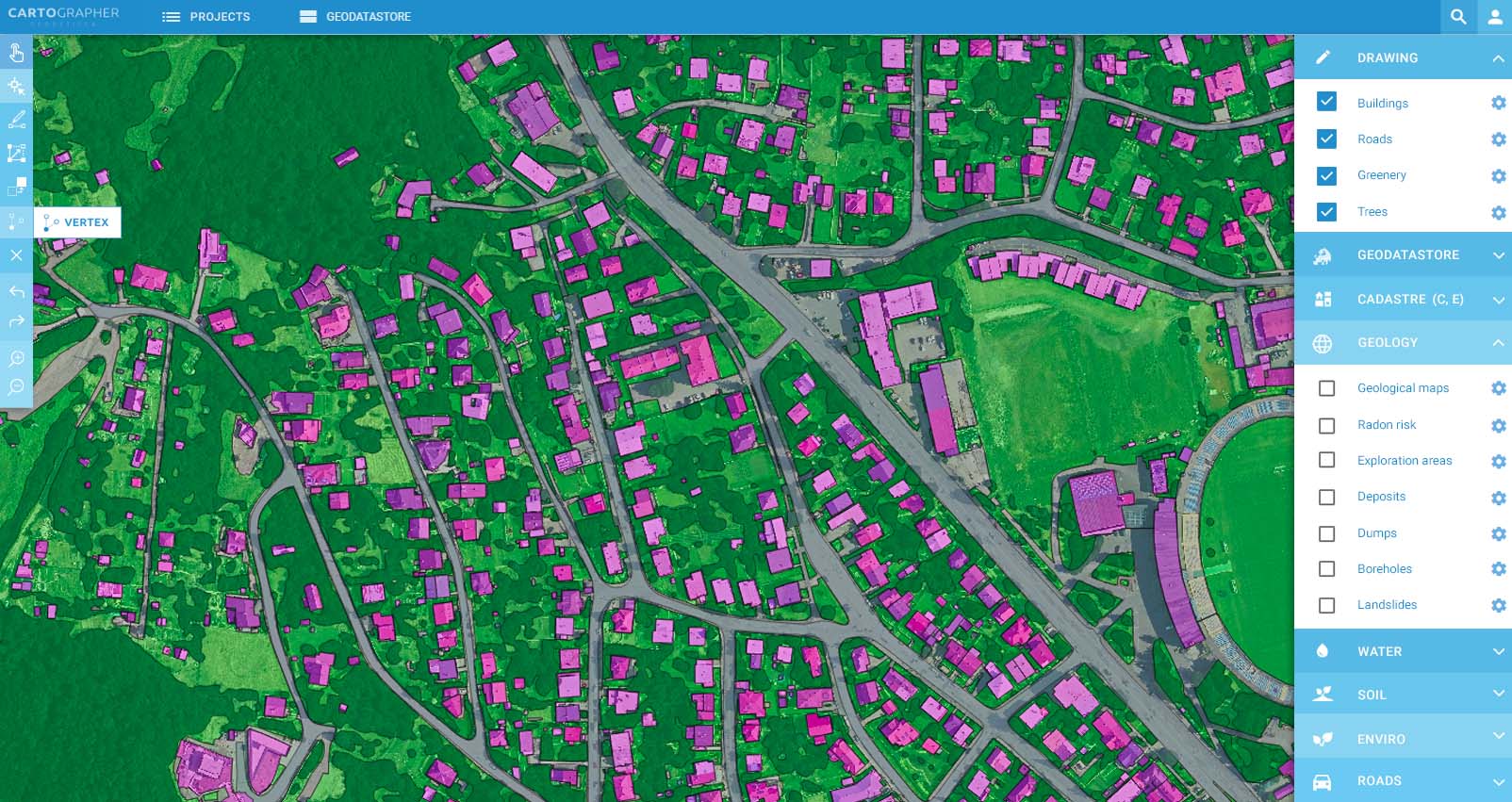Open search from the top bar
This screenshot has height=802, width=1512.
(1457, 16)
